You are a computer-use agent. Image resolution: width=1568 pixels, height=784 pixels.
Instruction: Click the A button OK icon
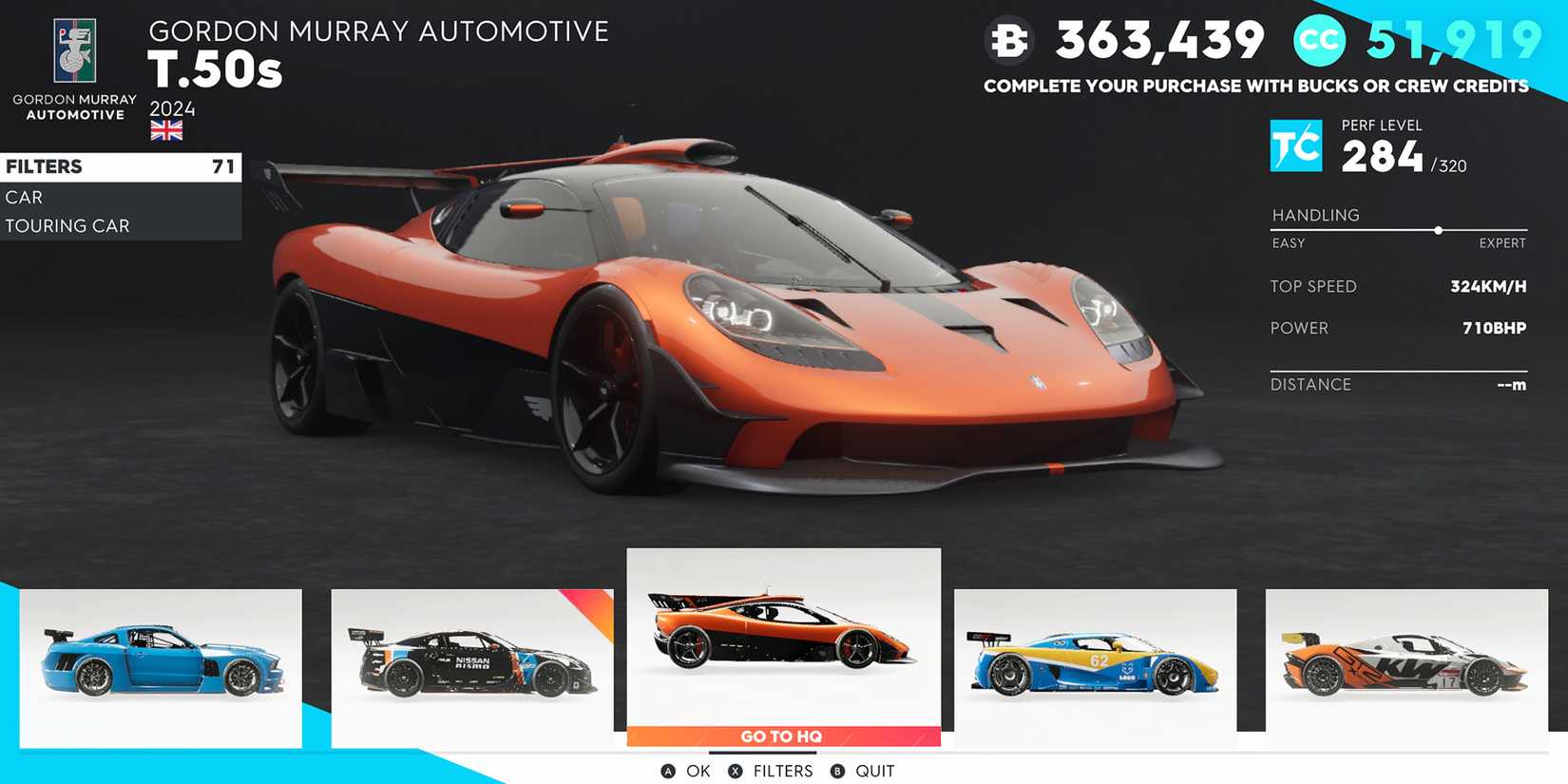click(x=668, y=771)
